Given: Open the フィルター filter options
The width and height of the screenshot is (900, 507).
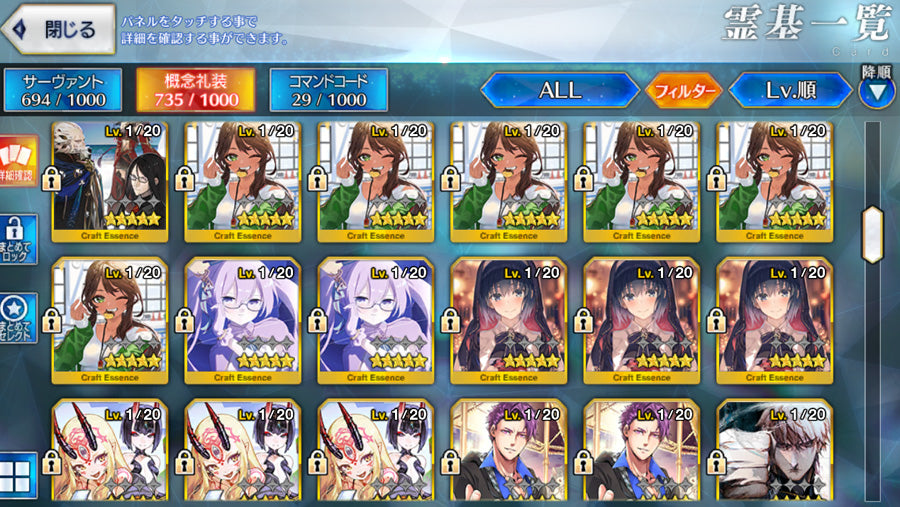Looking at the screenshot, I should 684,91.
